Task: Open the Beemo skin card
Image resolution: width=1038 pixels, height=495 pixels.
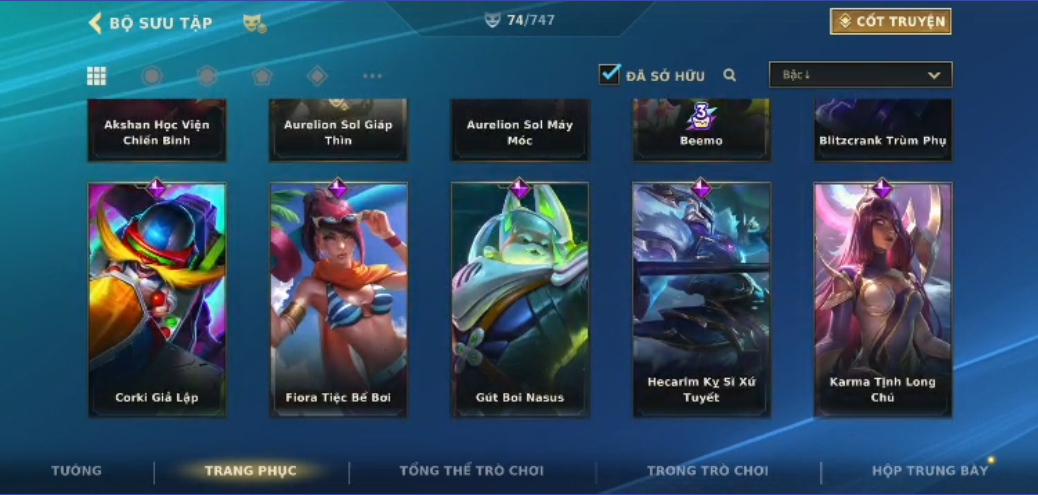Action: pyautogui.click(x=701, y=131)
